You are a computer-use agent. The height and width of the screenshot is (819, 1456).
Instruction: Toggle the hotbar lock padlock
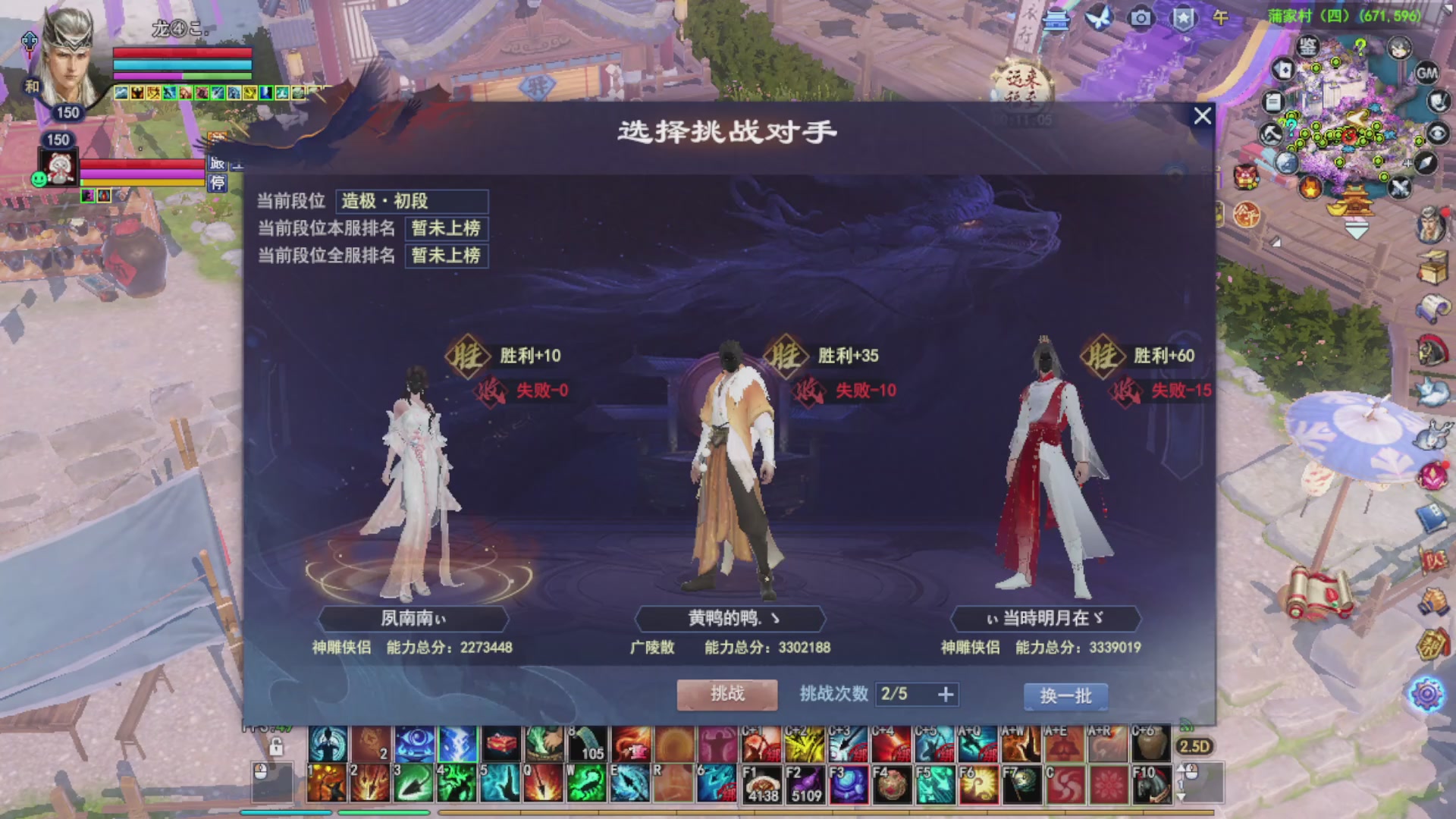pos(276,746)
